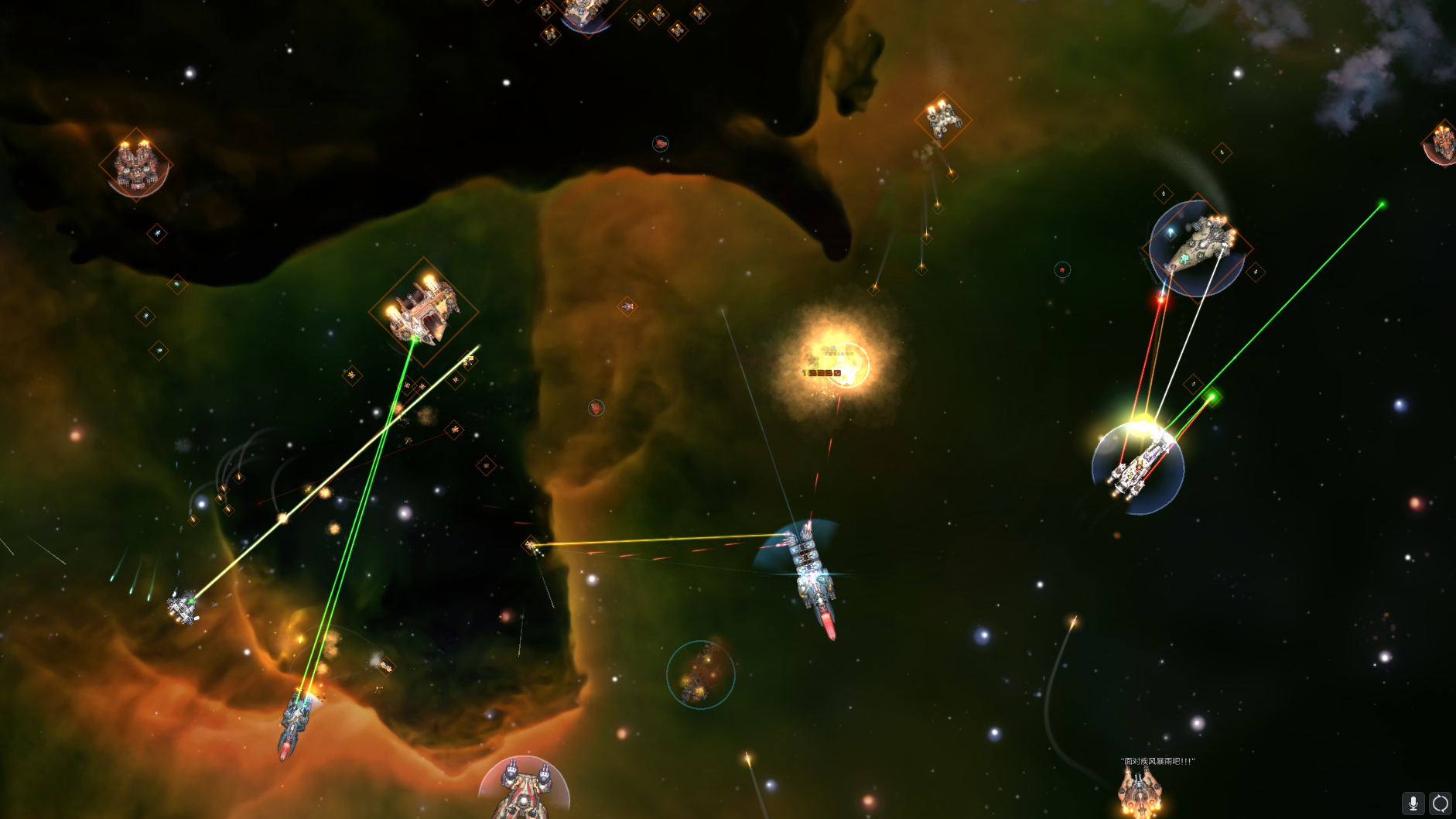Toggle the microphone button
Image resolution: width=1456 pixels, height=819 pixels.
pos(1413,804)
